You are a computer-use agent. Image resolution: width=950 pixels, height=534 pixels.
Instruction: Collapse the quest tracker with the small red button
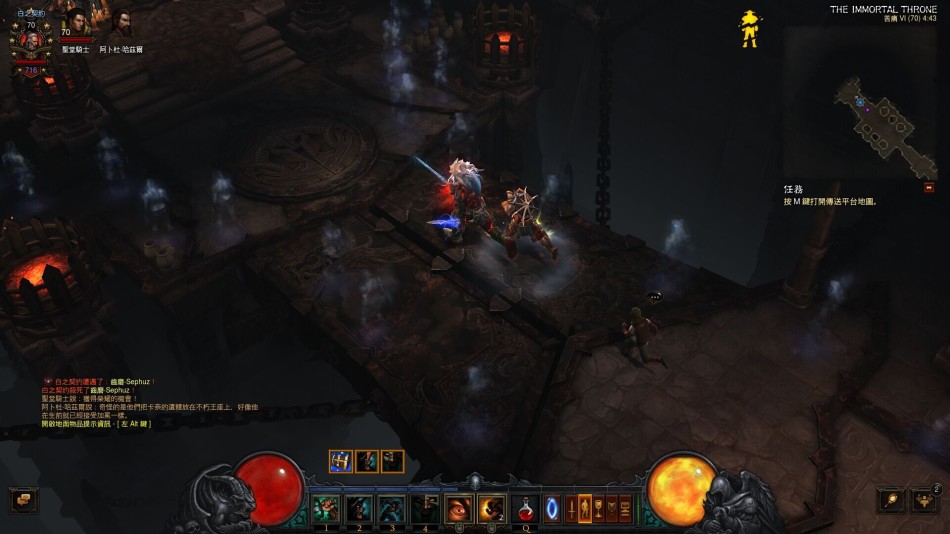pyautogui.click(x=929, y=187)
